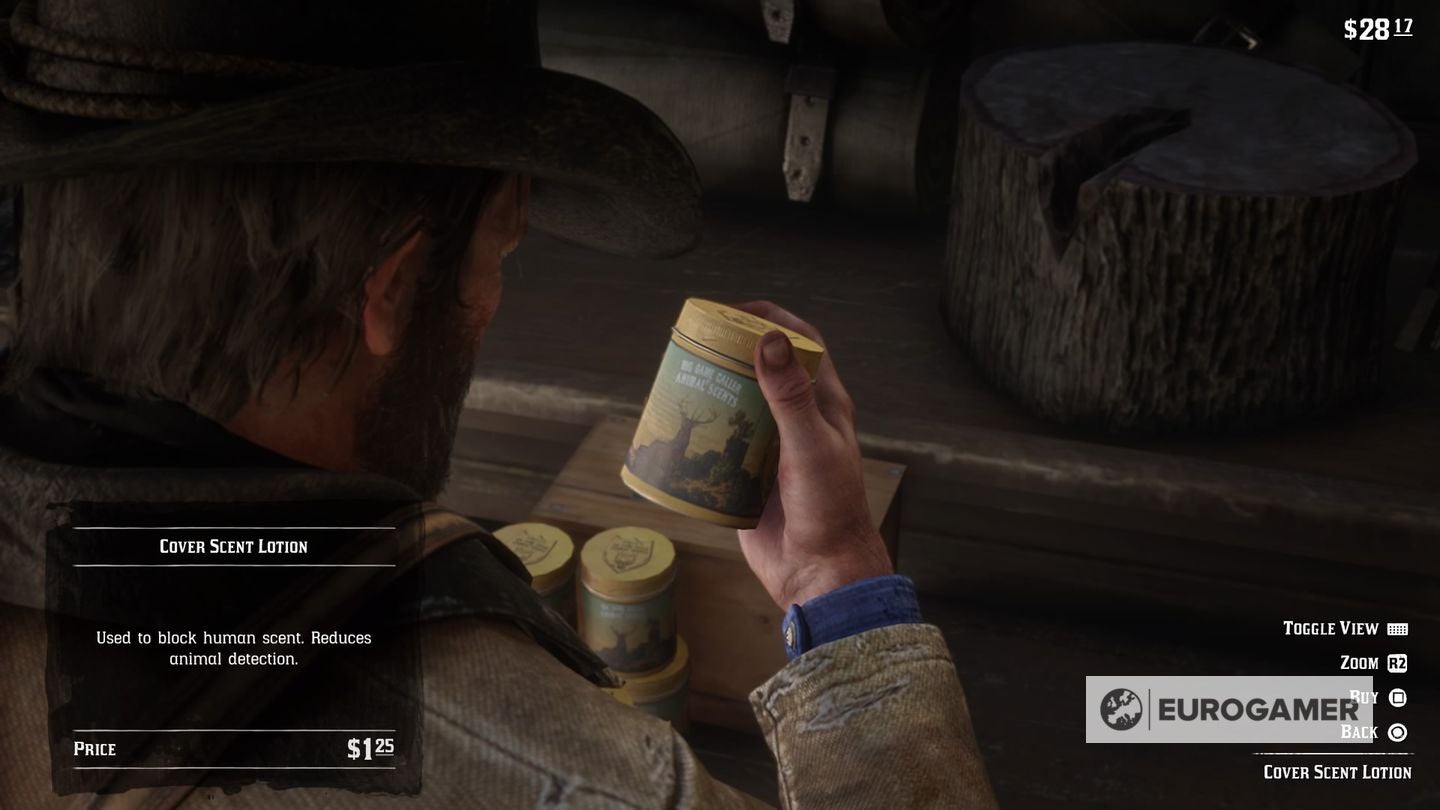Toggle View to switch the shop display mode
This screenshot has width=1440, height=810.
1331,628
